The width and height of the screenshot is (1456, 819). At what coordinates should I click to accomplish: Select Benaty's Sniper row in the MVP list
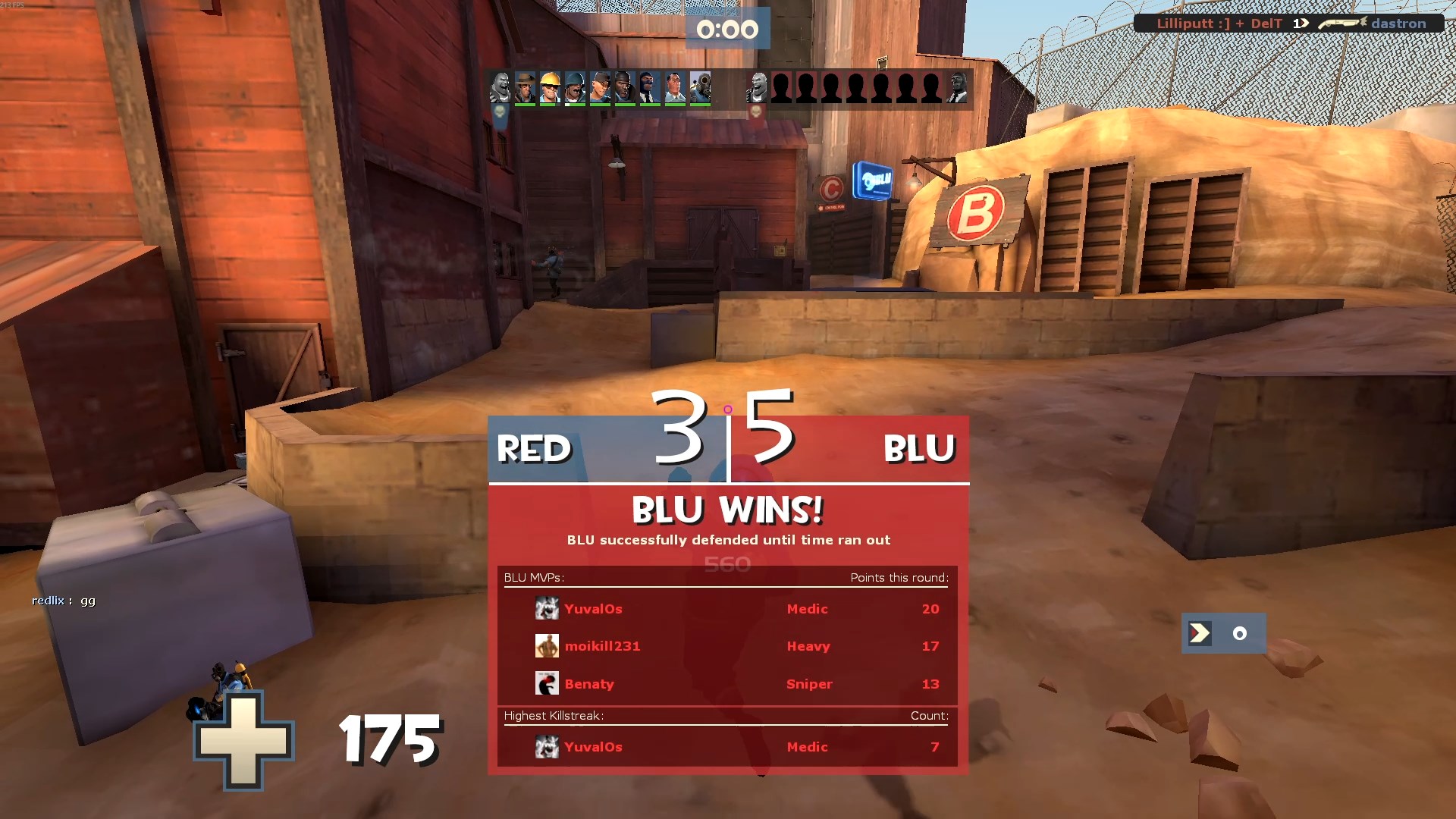pos(726,684)
